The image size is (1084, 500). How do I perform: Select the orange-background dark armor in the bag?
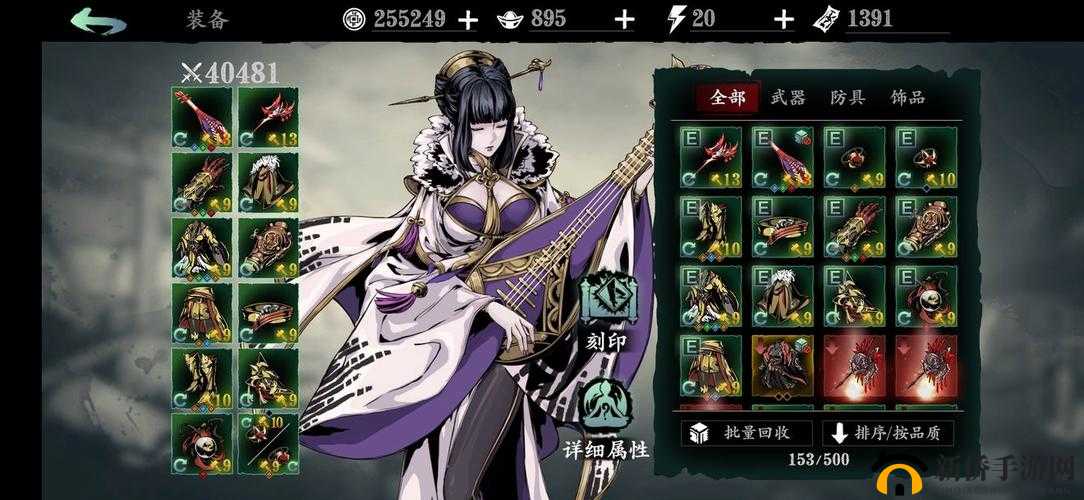point(782,366)
